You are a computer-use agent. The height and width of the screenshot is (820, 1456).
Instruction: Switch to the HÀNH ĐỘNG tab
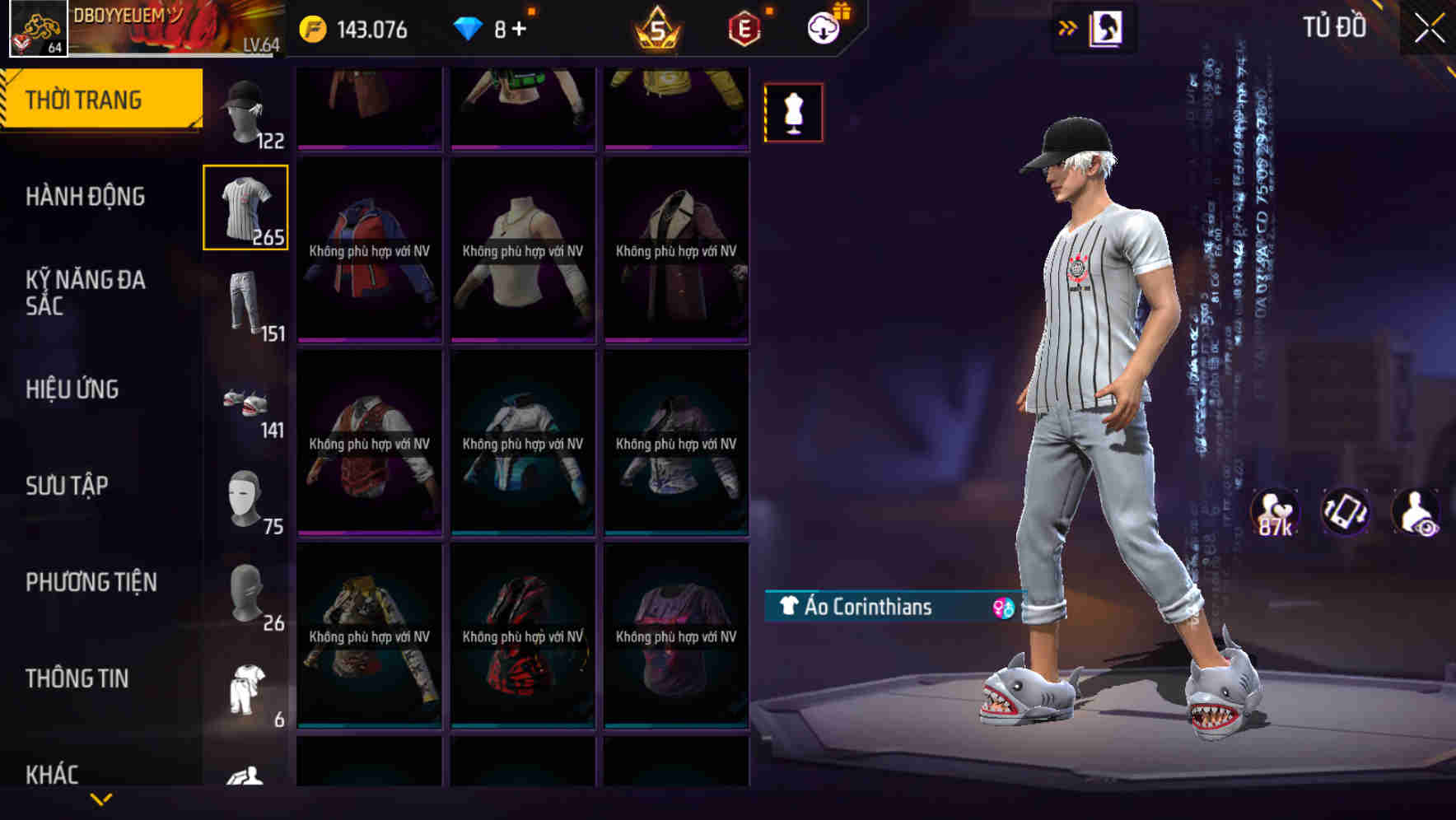click(x=85, y=197)
